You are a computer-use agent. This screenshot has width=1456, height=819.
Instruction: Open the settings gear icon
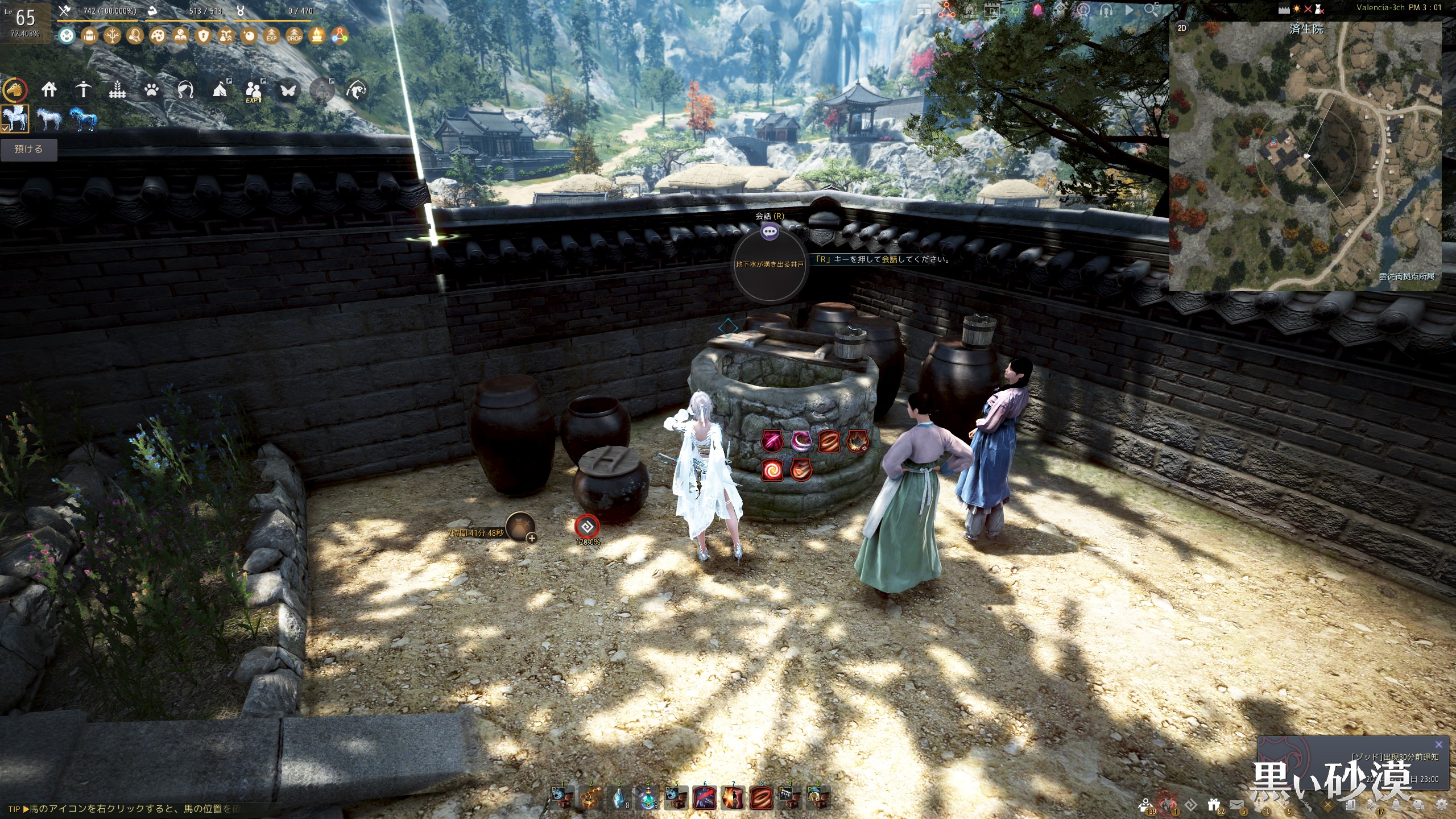[x=1441, y=804]
